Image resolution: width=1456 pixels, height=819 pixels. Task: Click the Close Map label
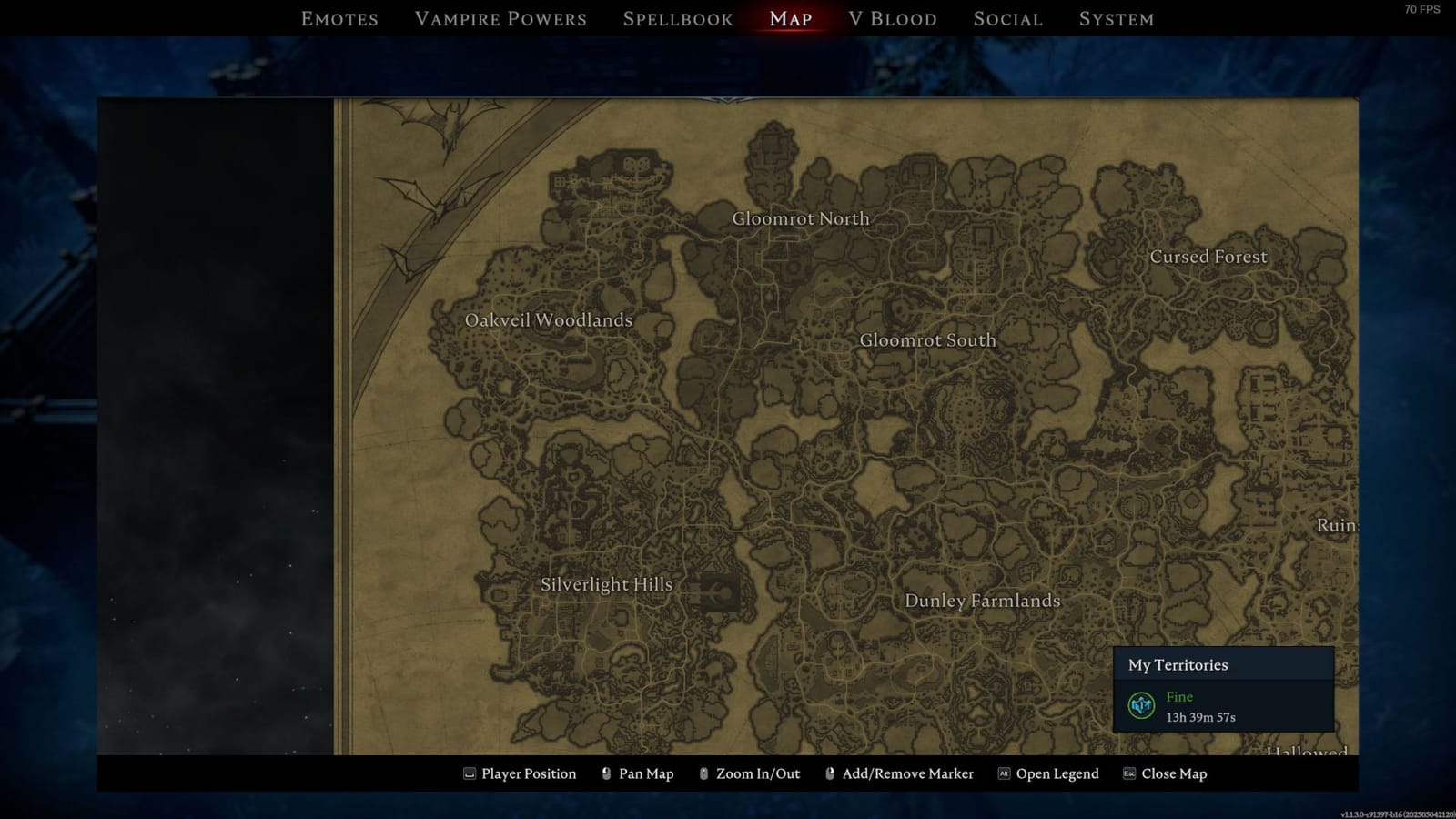[x=1173, y=773]
